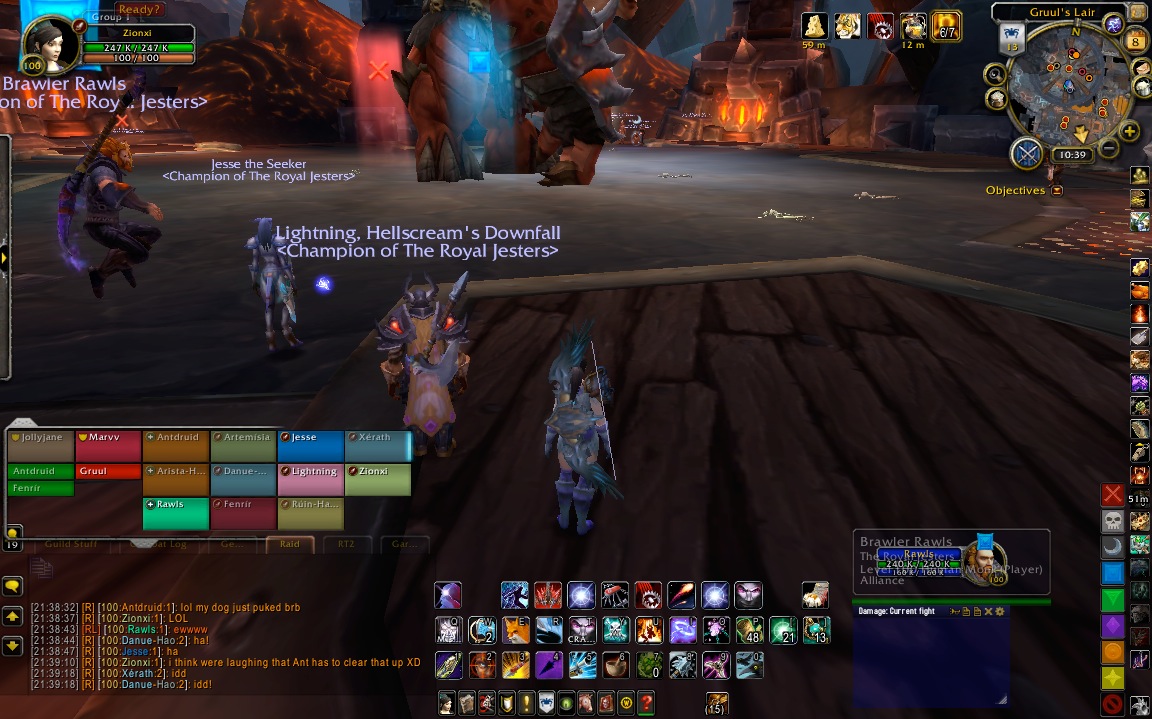Screen dimensions: 1152x719
Task: Activate the skull-and-crossbones action bar ability
Action: point(615,630)
